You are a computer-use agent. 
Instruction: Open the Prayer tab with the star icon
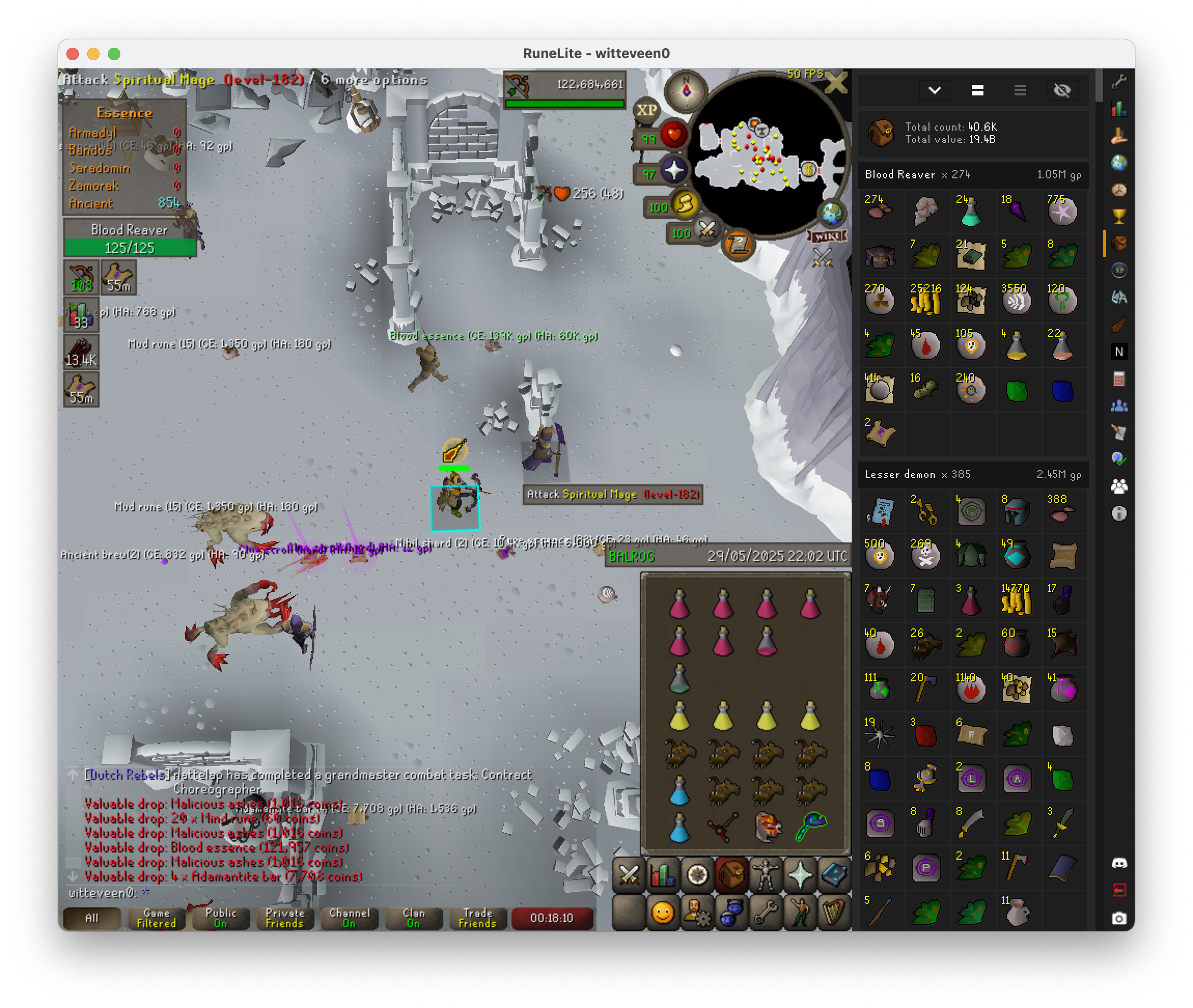click(x=800, y=875)
